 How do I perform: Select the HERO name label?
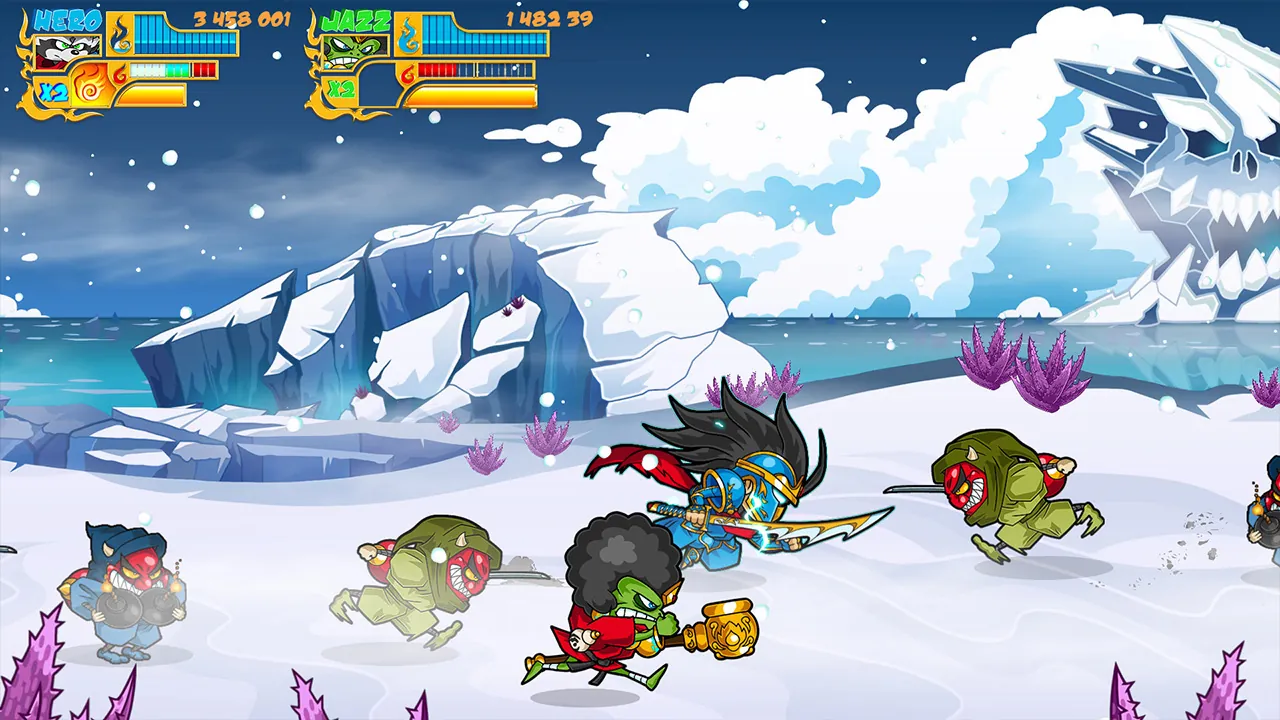[68, 18]
